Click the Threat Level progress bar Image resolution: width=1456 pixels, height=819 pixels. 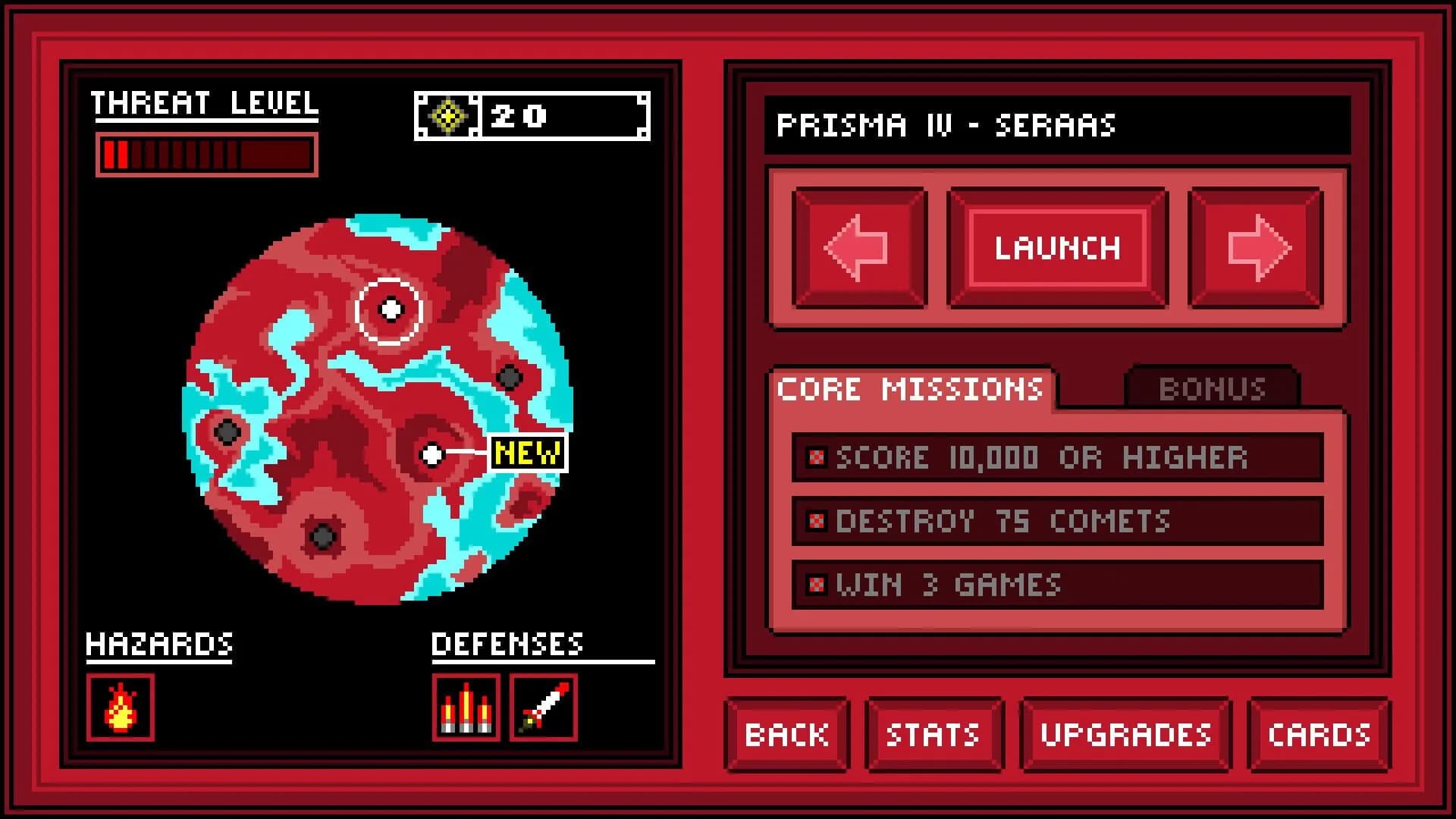pyautogui.click(x=206, y=154)
